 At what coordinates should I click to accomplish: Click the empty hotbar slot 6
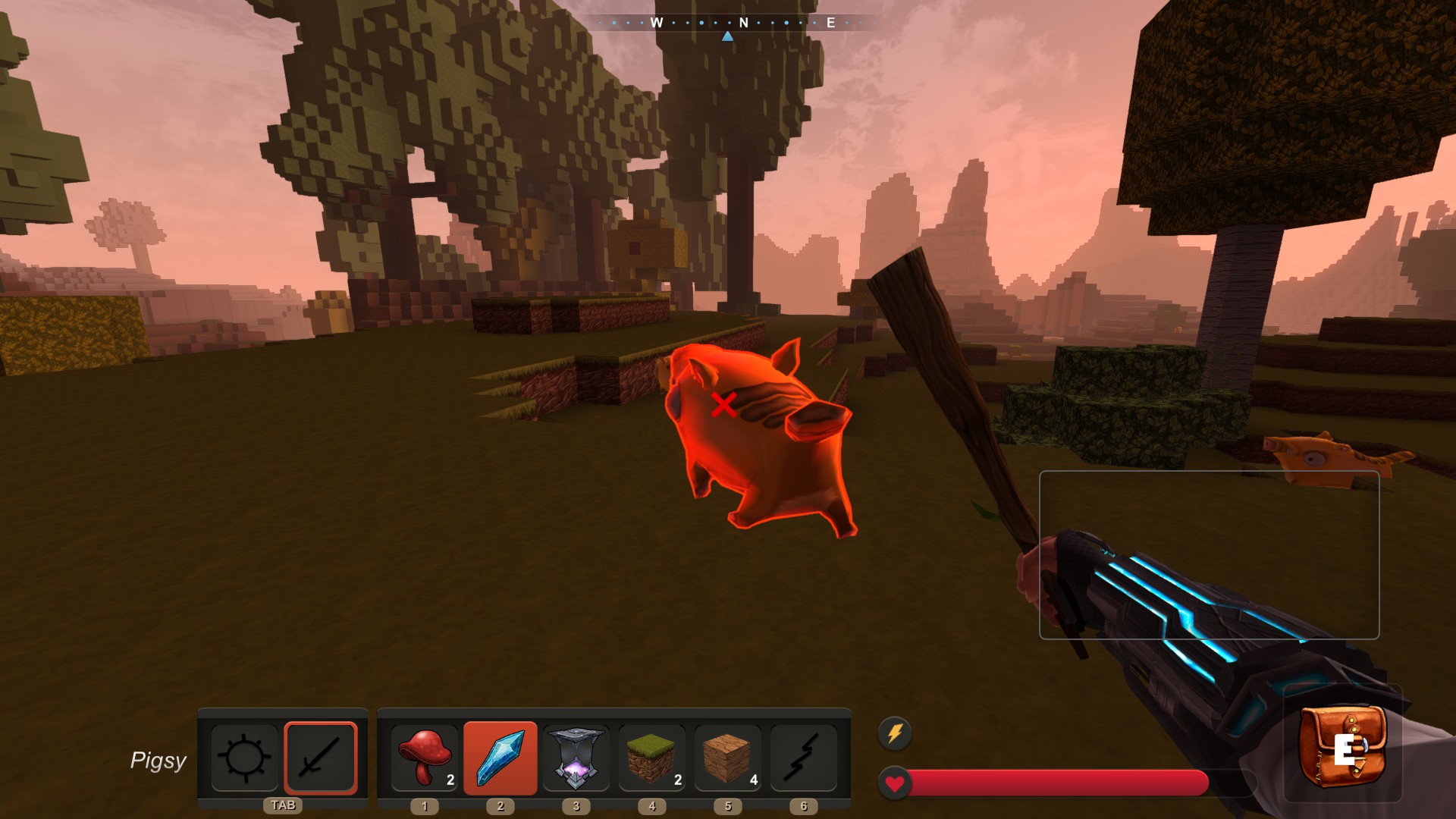[805, 758]
